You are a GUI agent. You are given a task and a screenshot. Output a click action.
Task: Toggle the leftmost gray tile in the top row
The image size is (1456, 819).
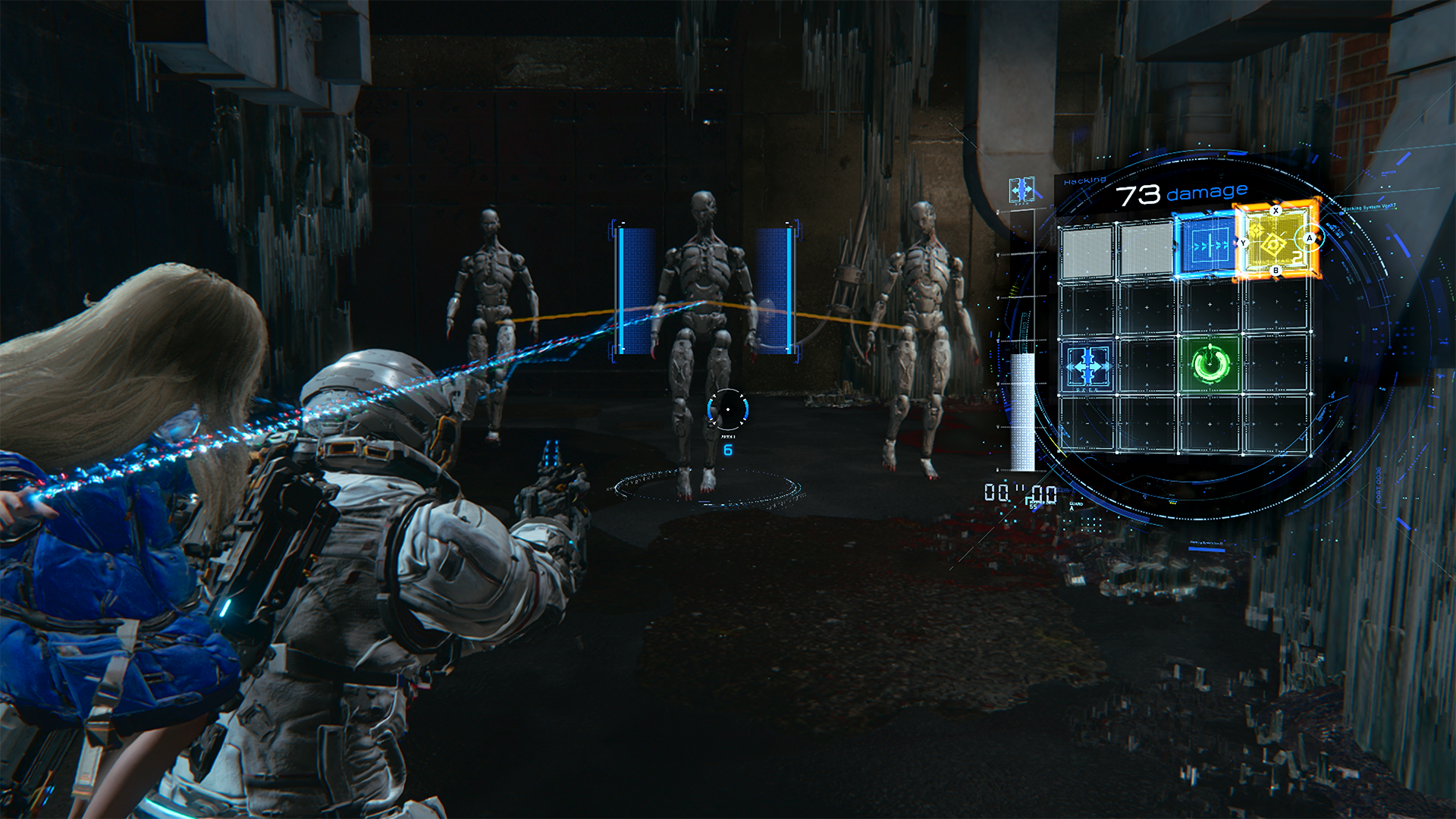pyautogui.click(x=1088, y=250)
